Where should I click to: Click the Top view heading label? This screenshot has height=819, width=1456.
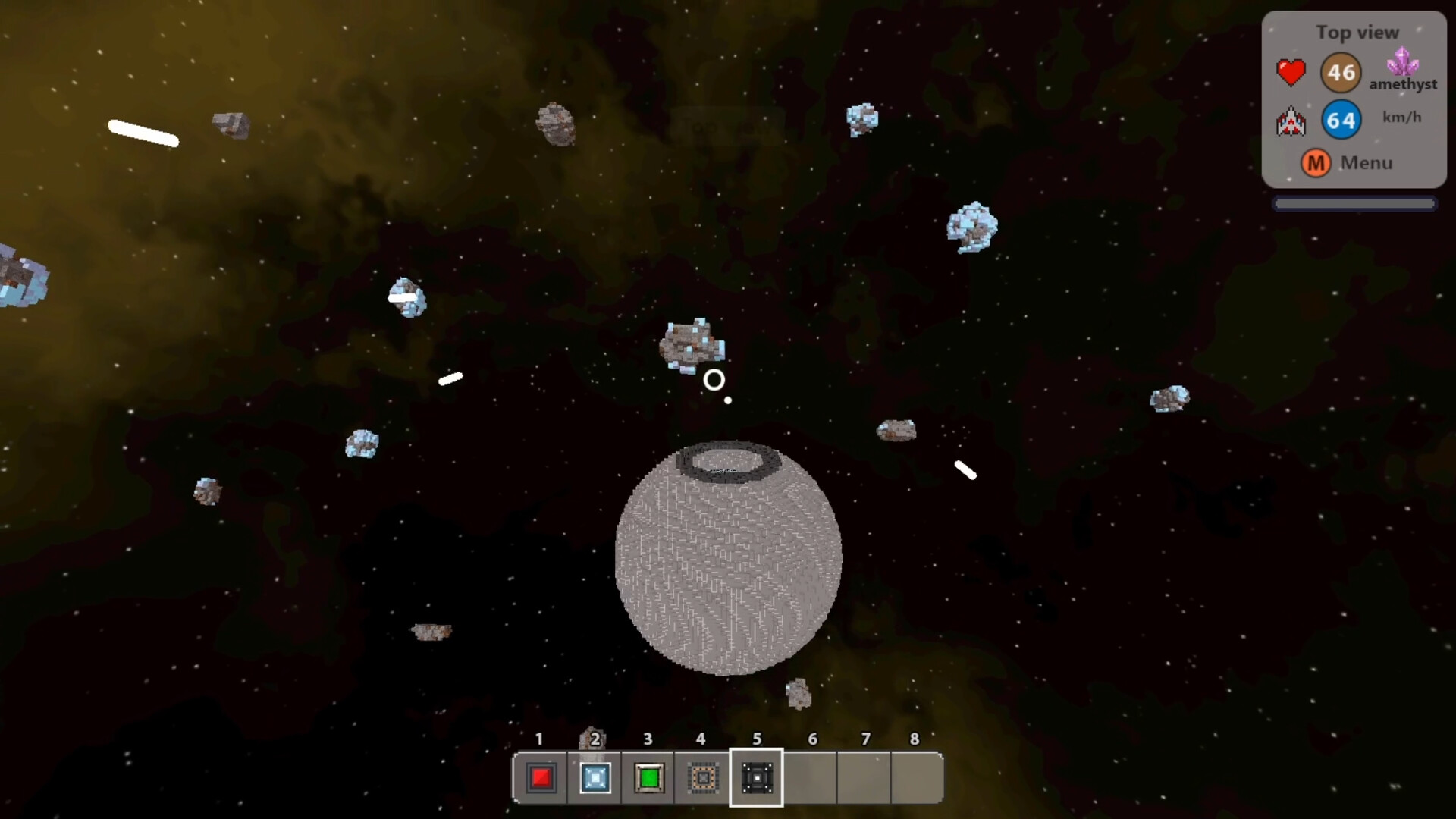click(1357, 32)
